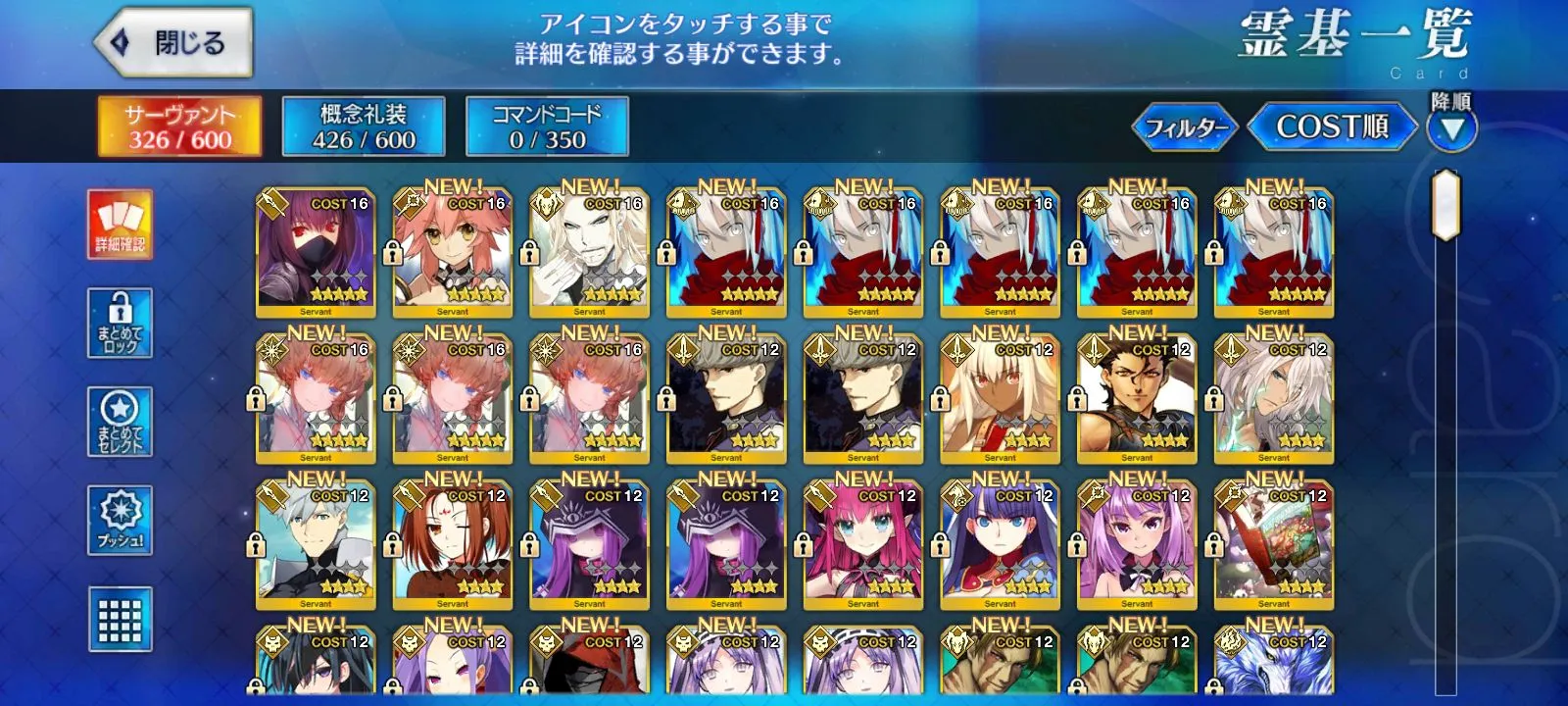Show the コマンドコード tab

coord(547,126)
